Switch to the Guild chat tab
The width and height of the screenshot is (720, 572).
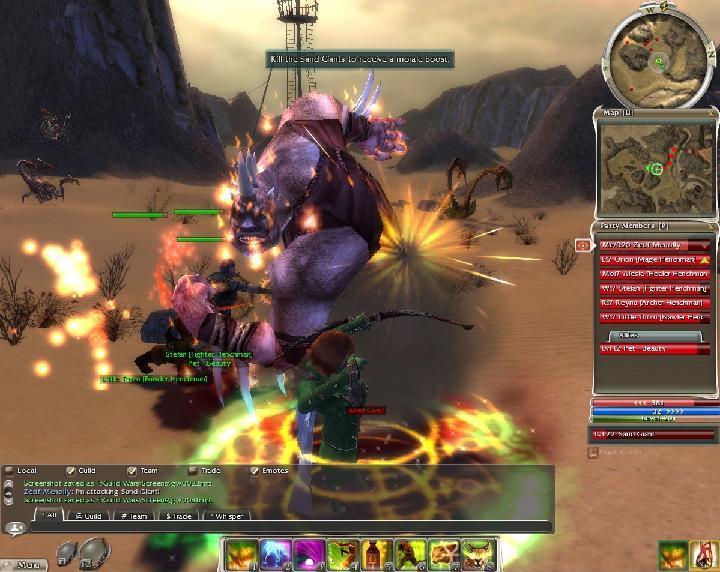90,515
